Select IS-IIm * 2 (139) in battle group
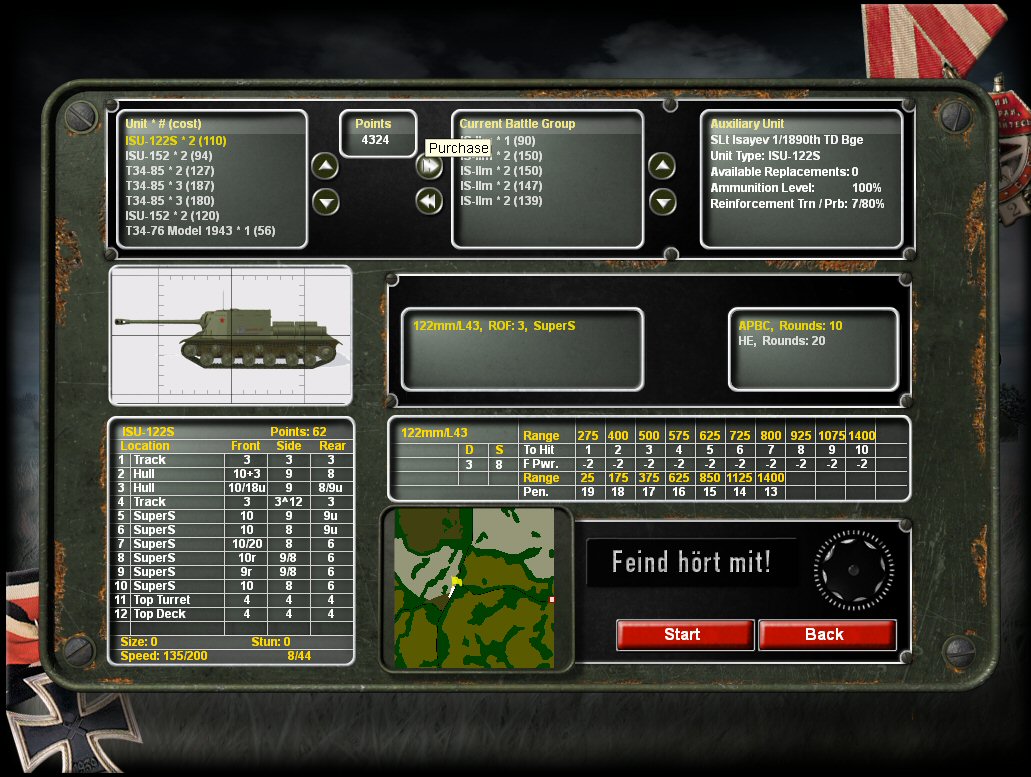This screenshot has height=777, width=1031. [501, 201]
